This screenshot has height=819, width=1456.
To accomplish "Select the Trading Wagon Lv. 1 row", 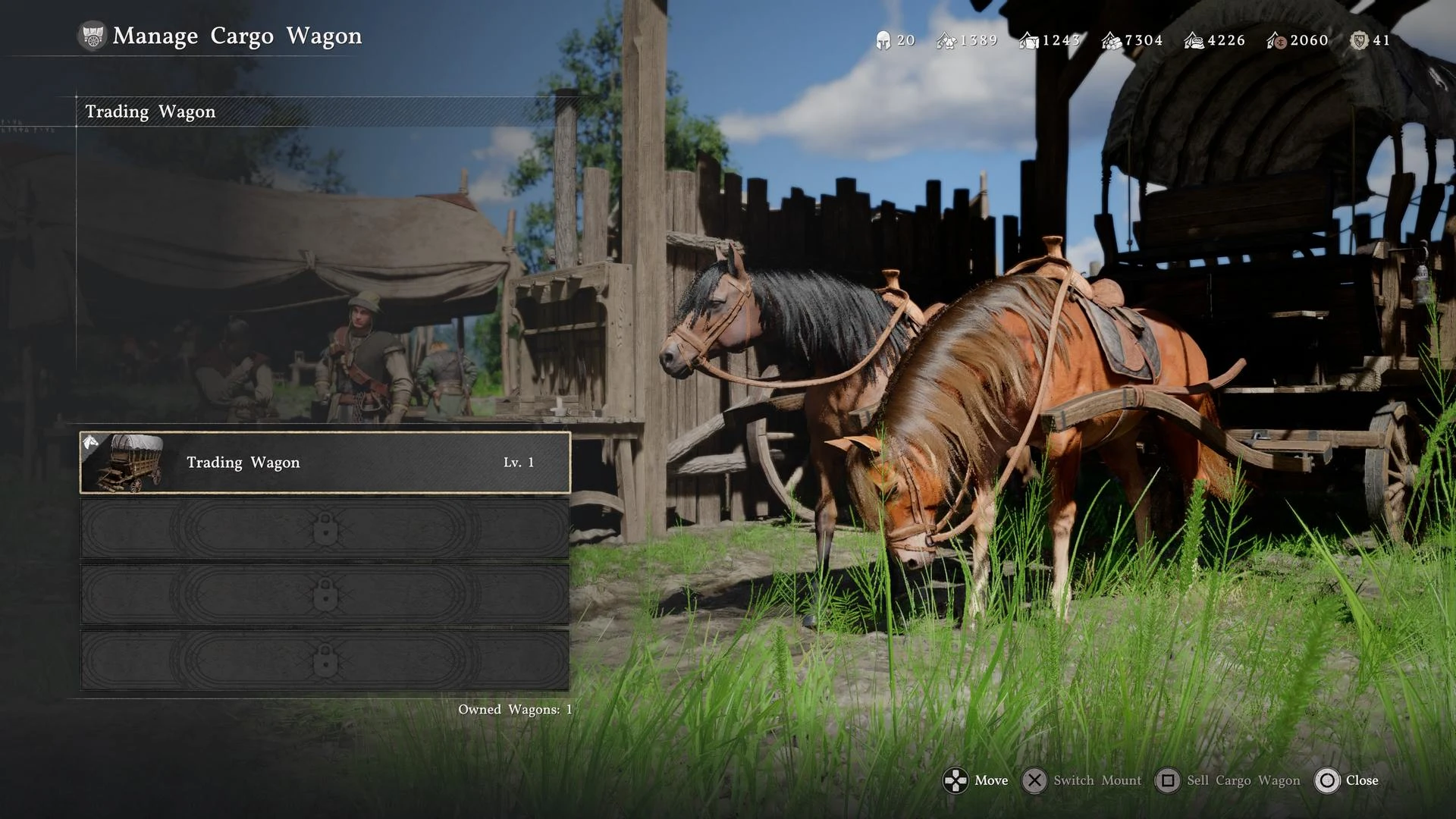I will (x=325, y=463).
